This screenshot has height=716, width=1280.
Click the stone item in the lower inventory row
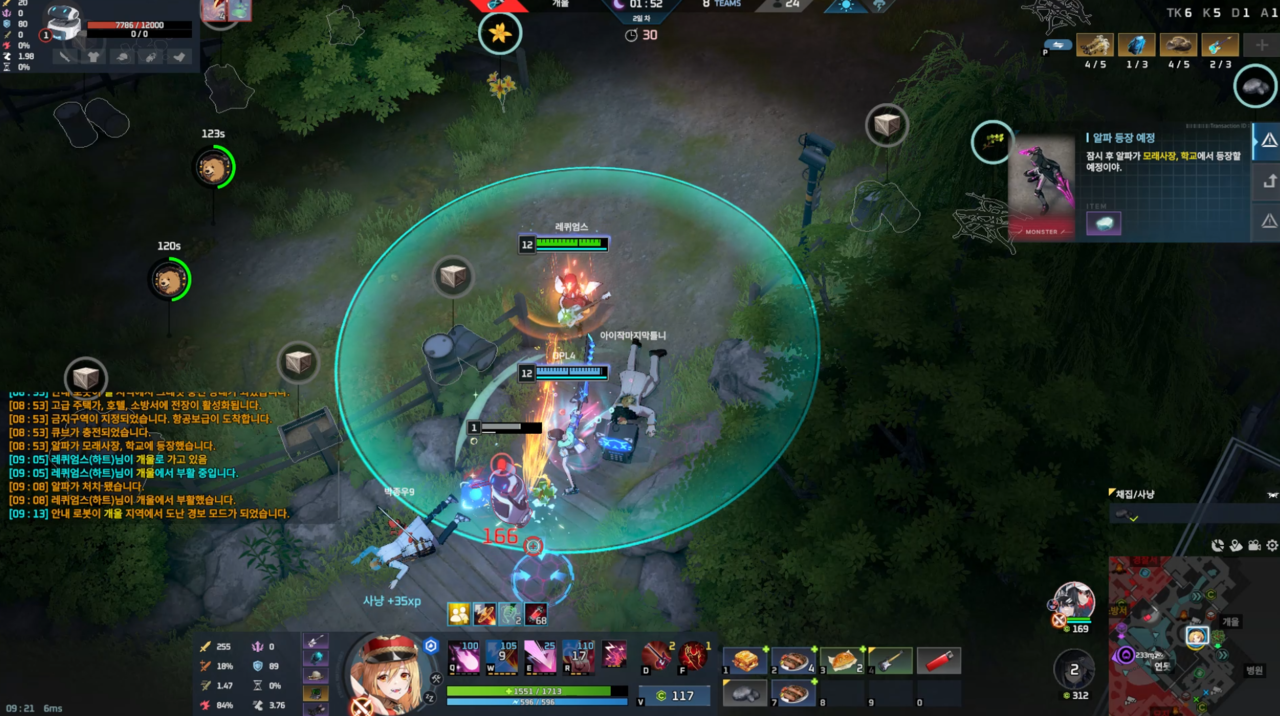tap(745, 693)
